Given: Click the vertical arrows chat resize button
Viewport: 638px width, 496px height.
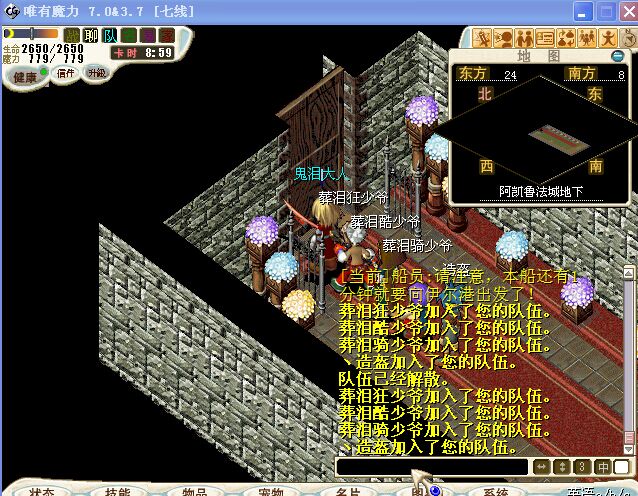Looking at the screenshot, I should (561, 467).
